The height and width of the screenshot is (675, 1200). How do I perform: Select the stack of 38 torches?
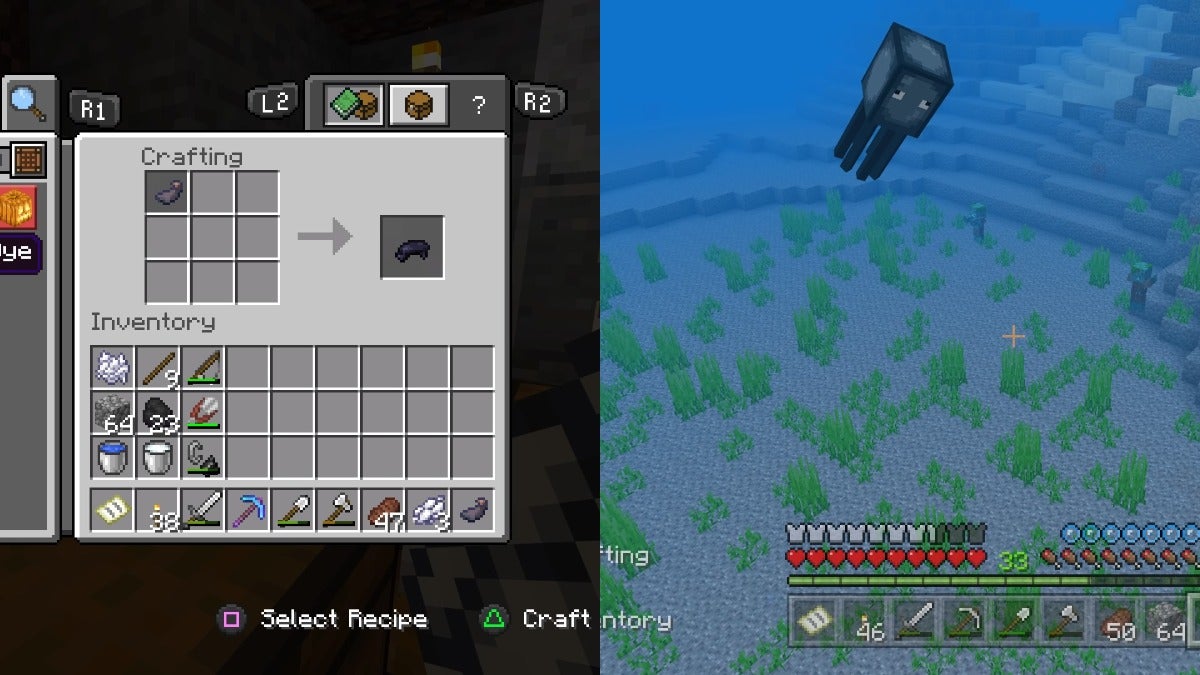(x=158, y=510)
